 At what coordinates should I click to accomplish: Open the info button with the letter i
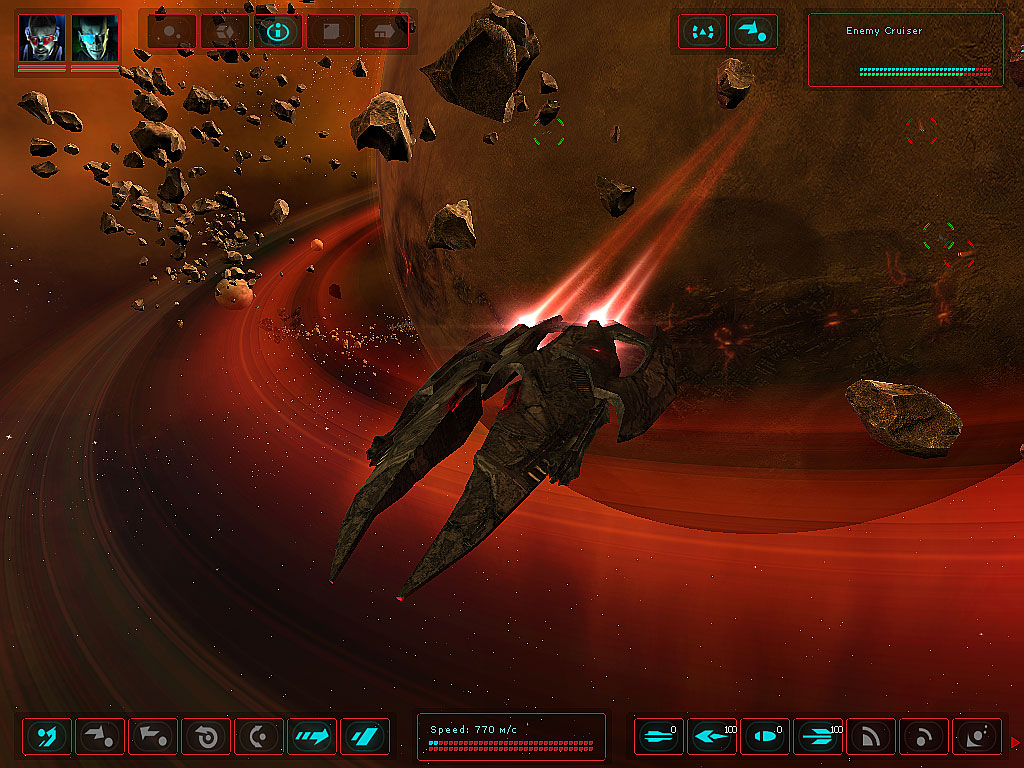point(278,31)
